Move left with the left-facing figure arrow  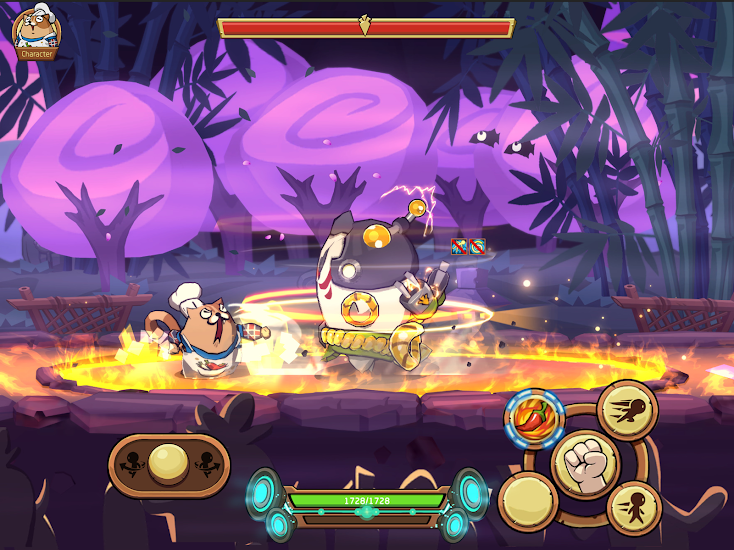129,464
